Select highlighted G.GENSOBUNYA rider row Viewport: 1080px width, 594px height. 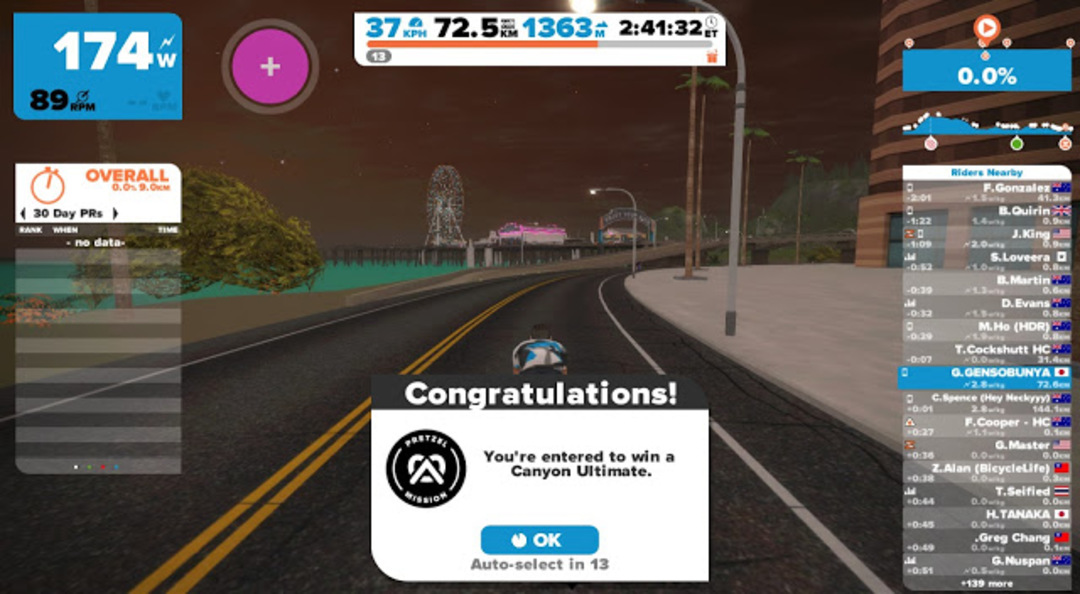987,377
